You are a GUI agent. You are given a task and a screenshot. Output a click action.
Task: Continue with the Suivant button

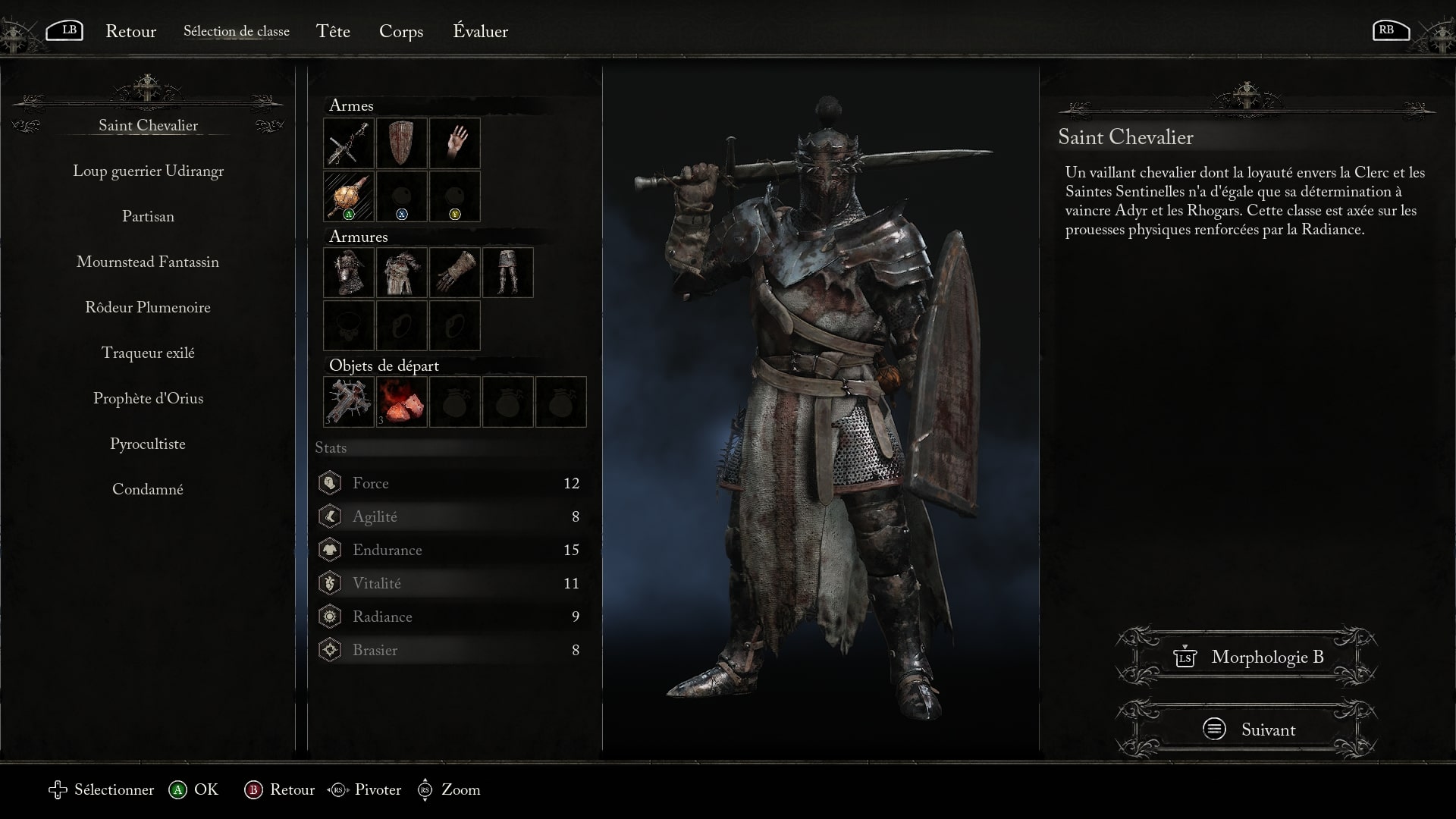click(1247, 730)
